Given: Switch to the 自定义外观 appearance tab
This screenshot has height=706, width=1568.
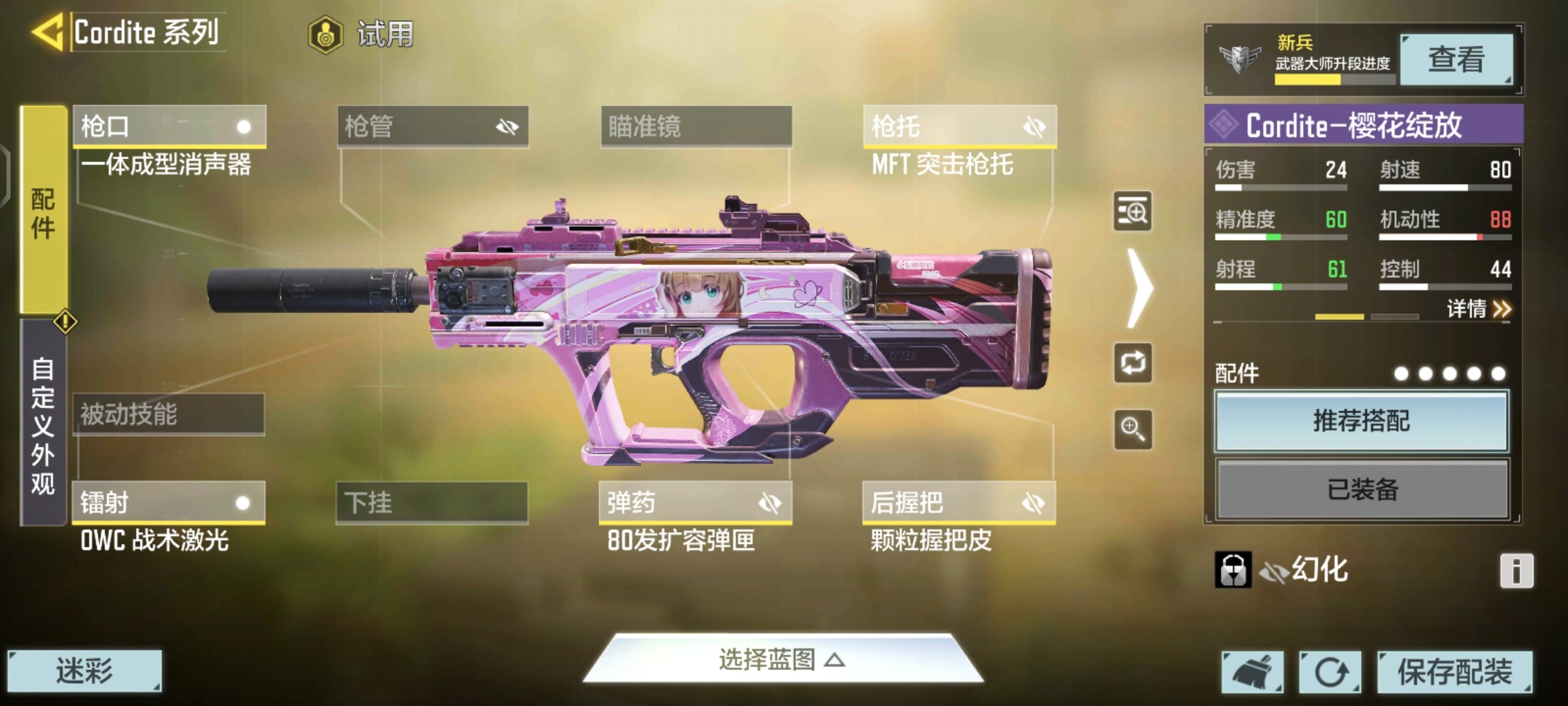Looking at the screenshot, I should pos(43,425).
